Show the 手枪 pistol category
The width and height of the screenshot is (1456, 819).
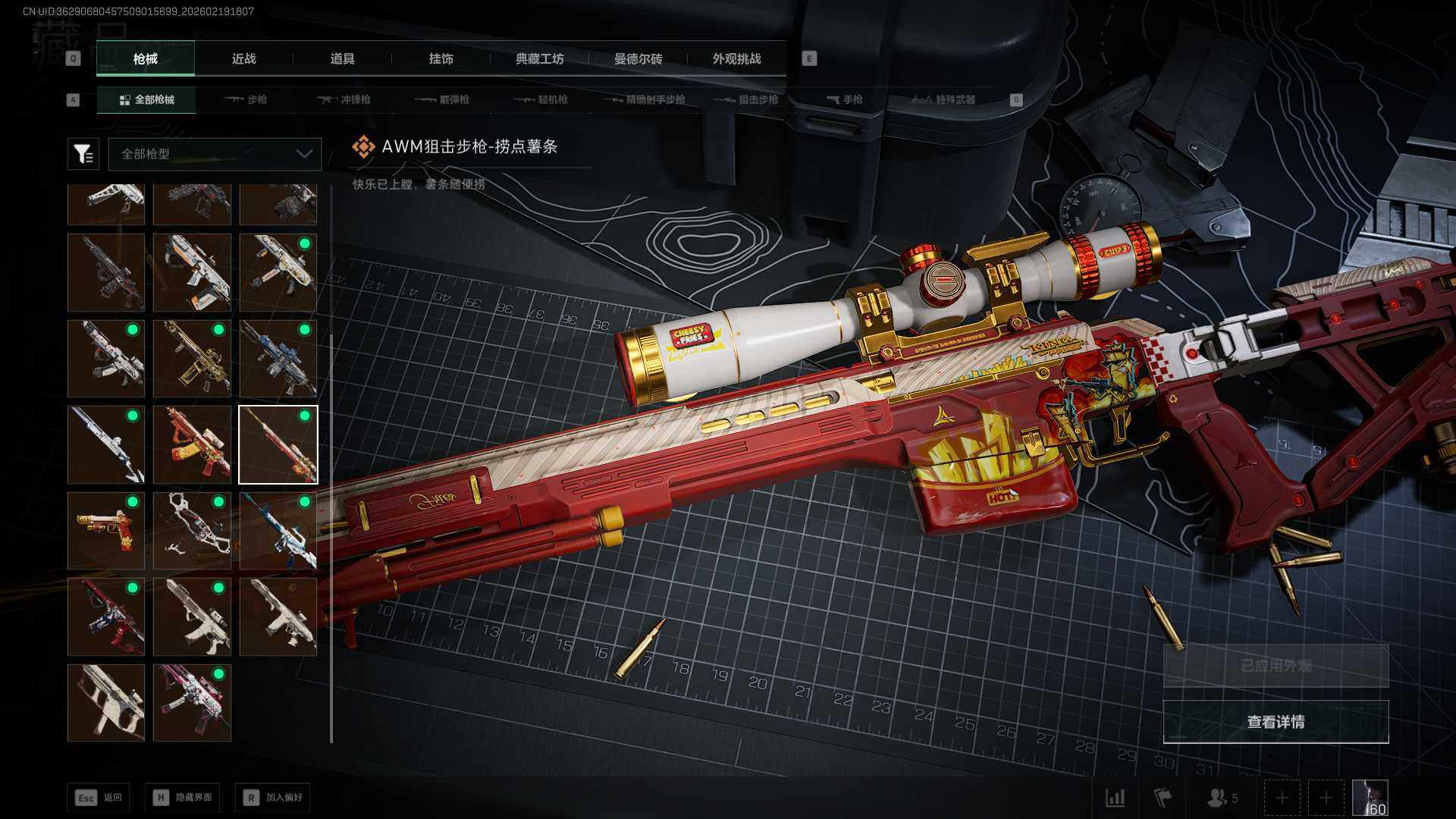844,99
